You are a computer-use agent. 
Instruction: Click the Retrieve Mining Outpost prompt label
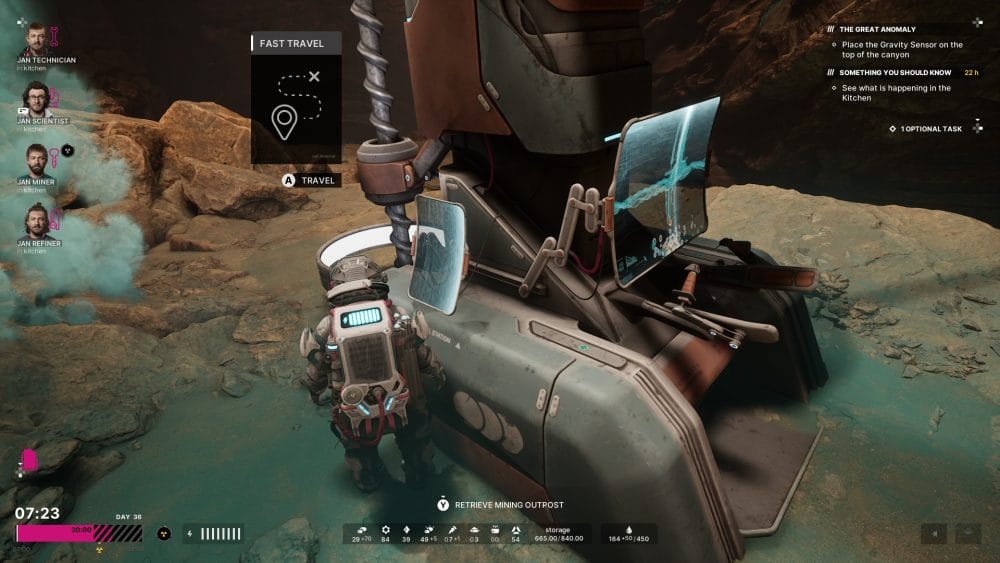(510, 504)
